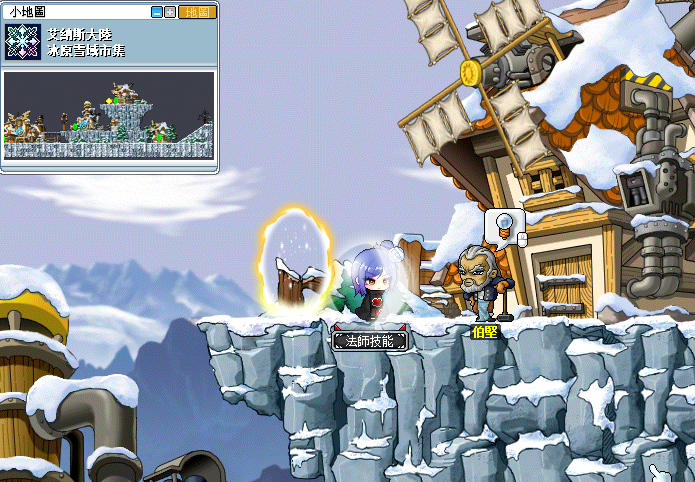Open the world map via 地圖 button

click(x=197, y=12)
